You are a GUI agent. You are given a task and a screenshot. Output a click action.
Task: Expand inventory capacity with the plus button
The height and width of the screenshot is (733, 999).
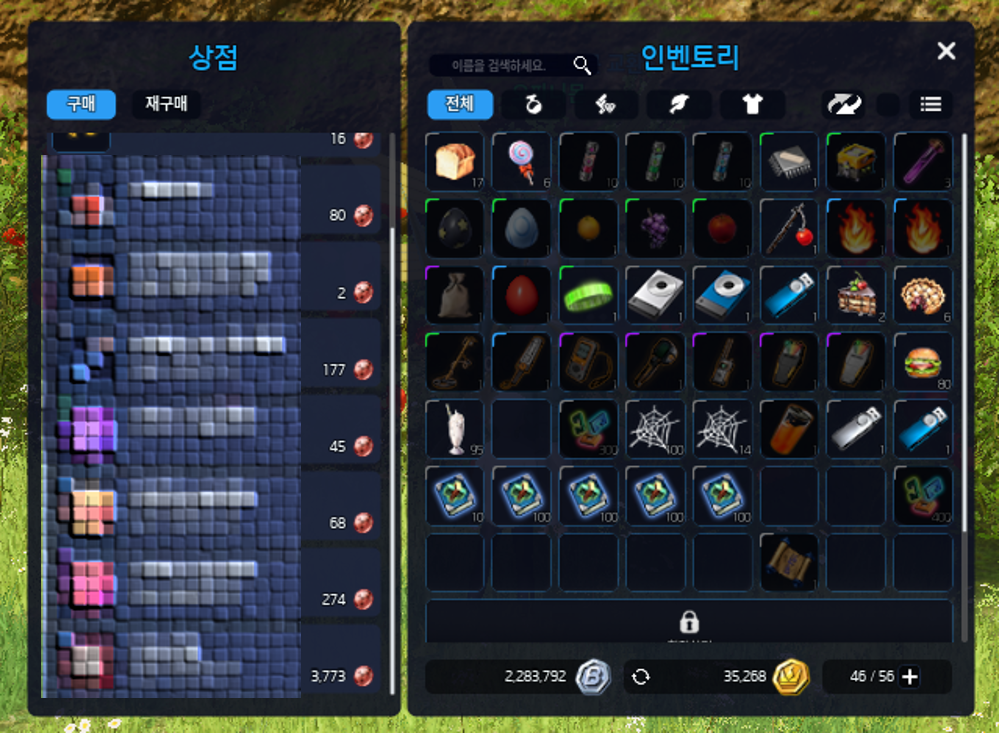pos(910,677)
